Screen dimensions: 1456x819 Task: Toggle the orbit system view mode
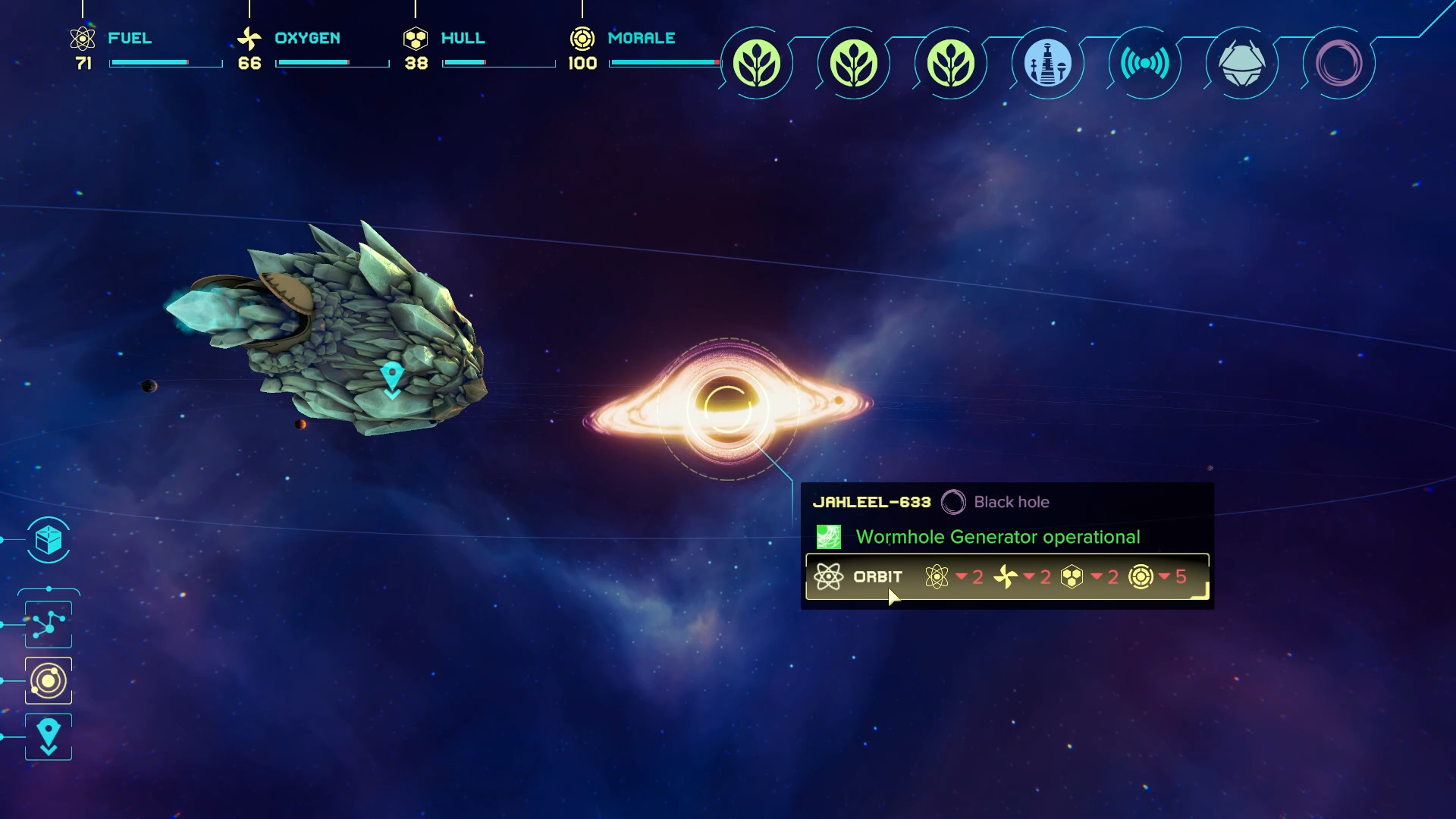pyautogui.click(x=48, y=680)
